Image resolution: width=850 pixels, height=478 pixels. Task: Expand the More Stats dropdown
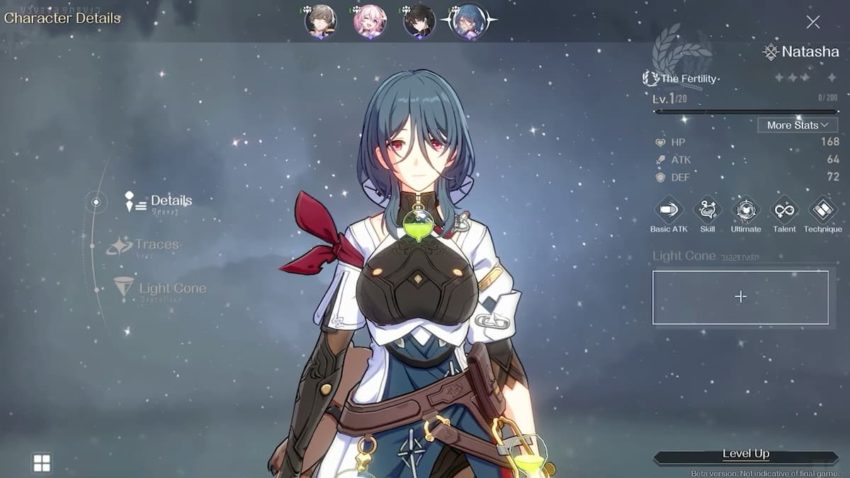(797, 125)
